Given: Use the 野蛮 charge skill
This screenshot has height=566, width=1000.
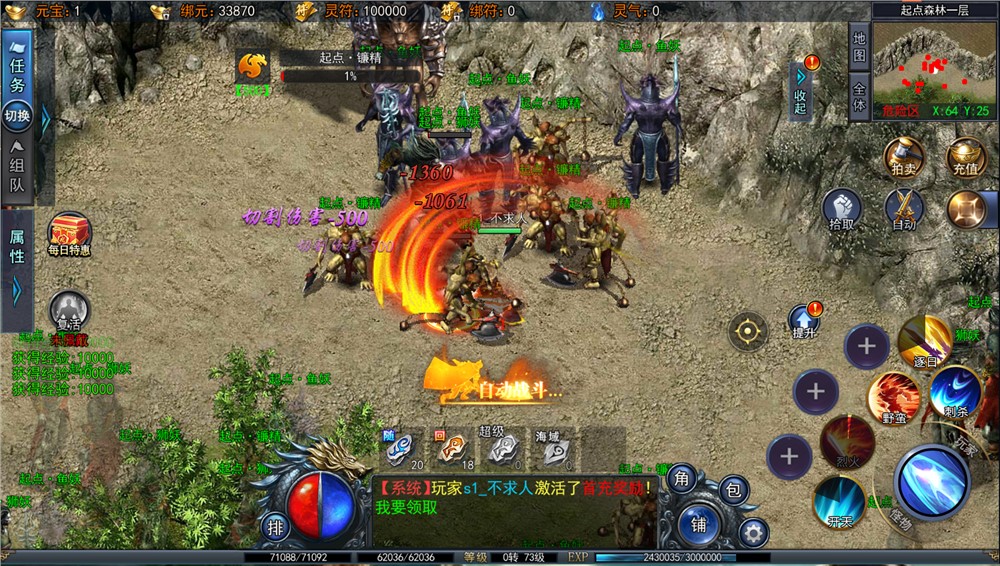Looking at the screenshot, I should click(x=892, y=397).
